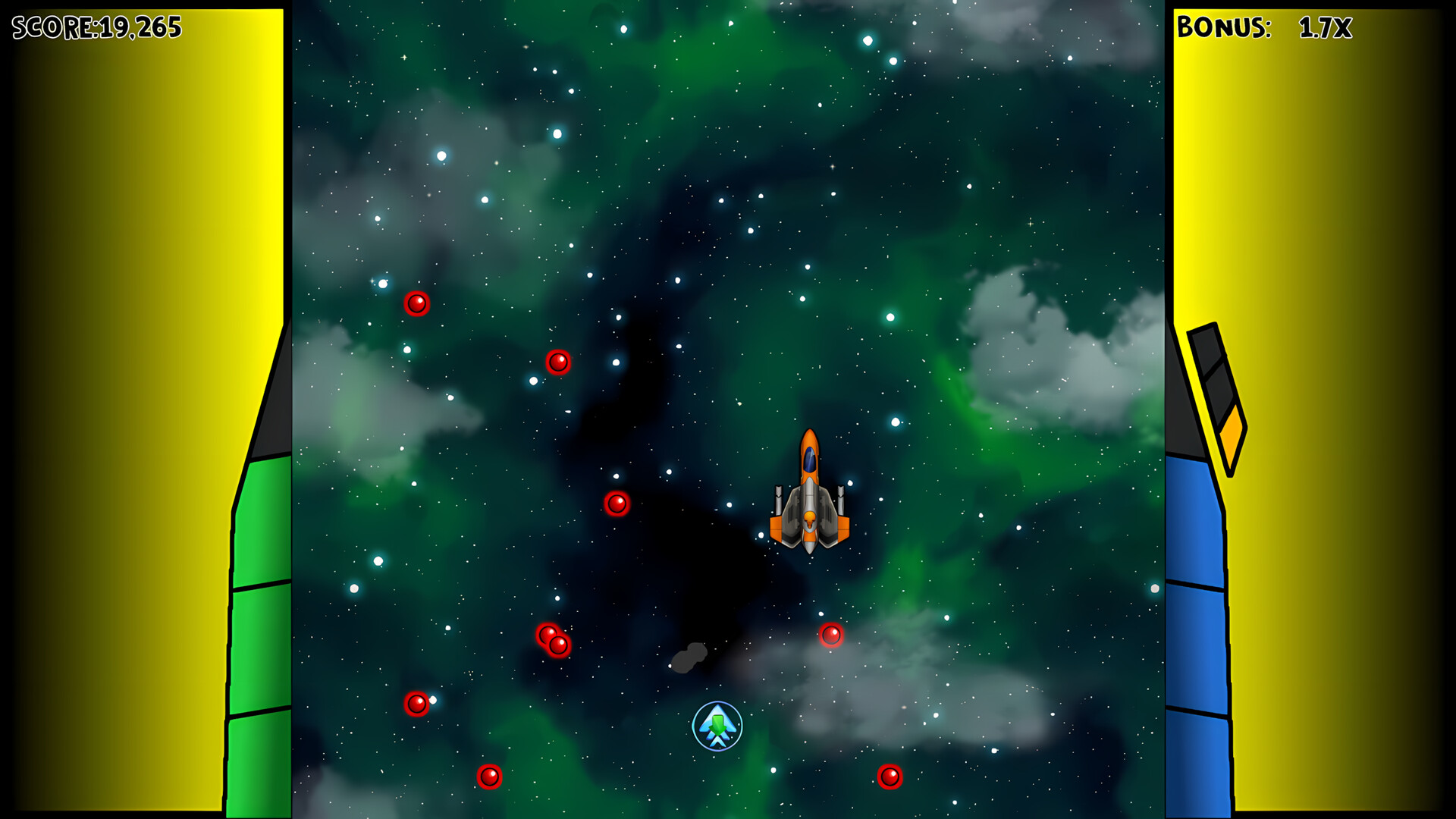Select the red orb near top left
This screenshot has height=819, width=1456.
(418, 303)
